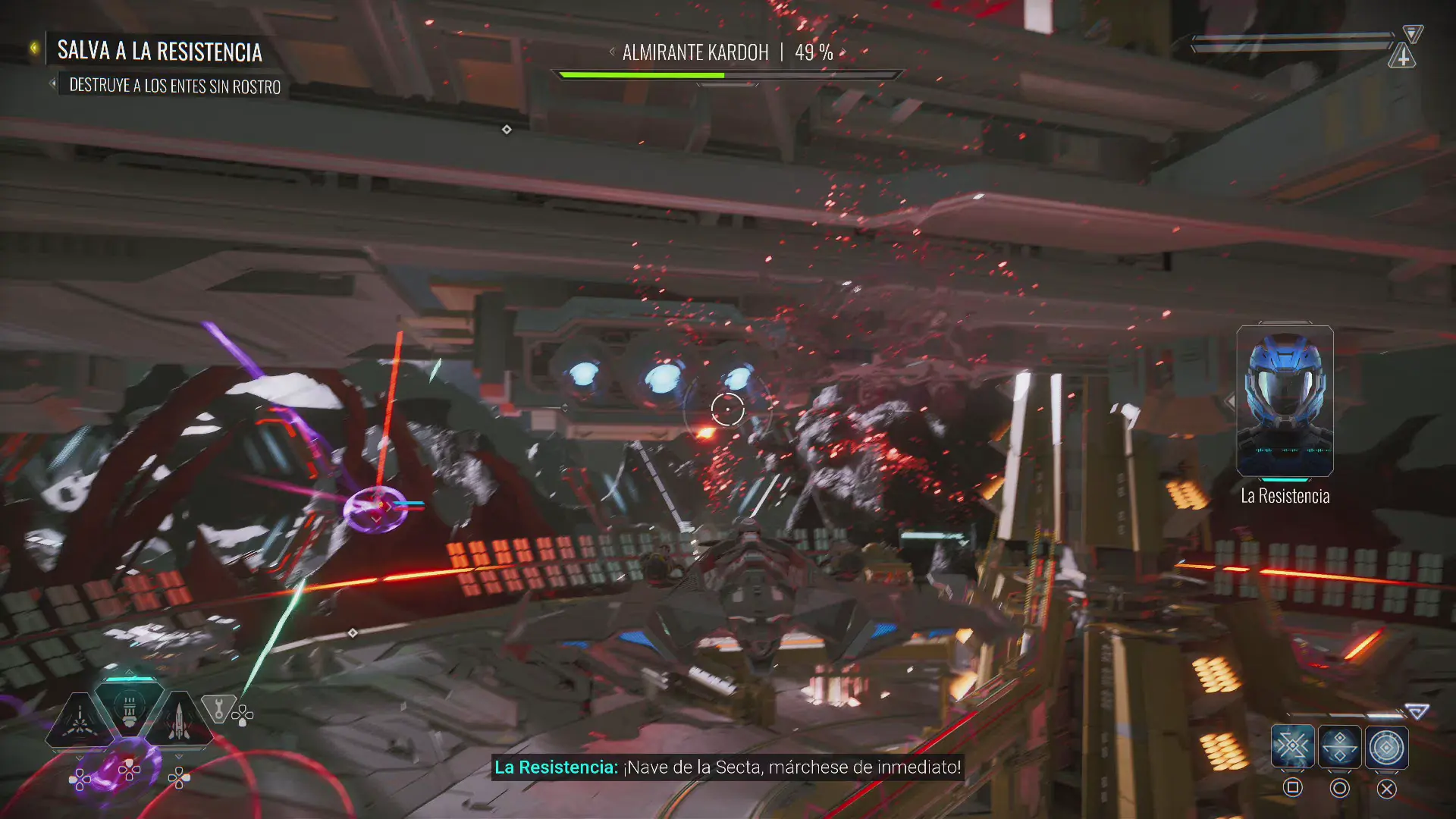The height and width of the screenshot is (819, 1456).
Task: Activate the crossed-arrows device ability
Action: (x=1292, y=747)
